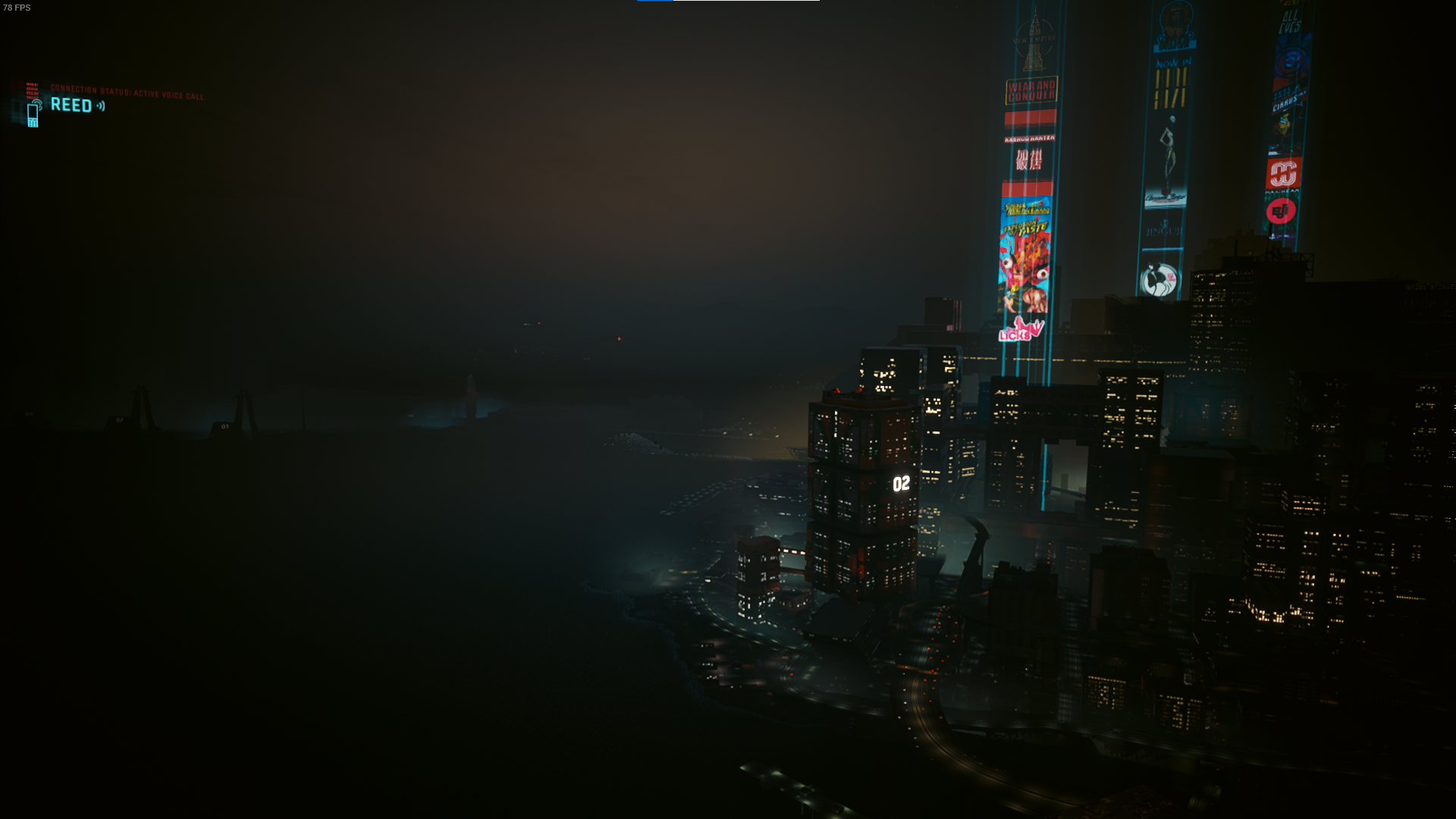This screenshot has height=819, width=1456.
Task: Click the phone call icon beside REED
Action: (x=33, y=114)
